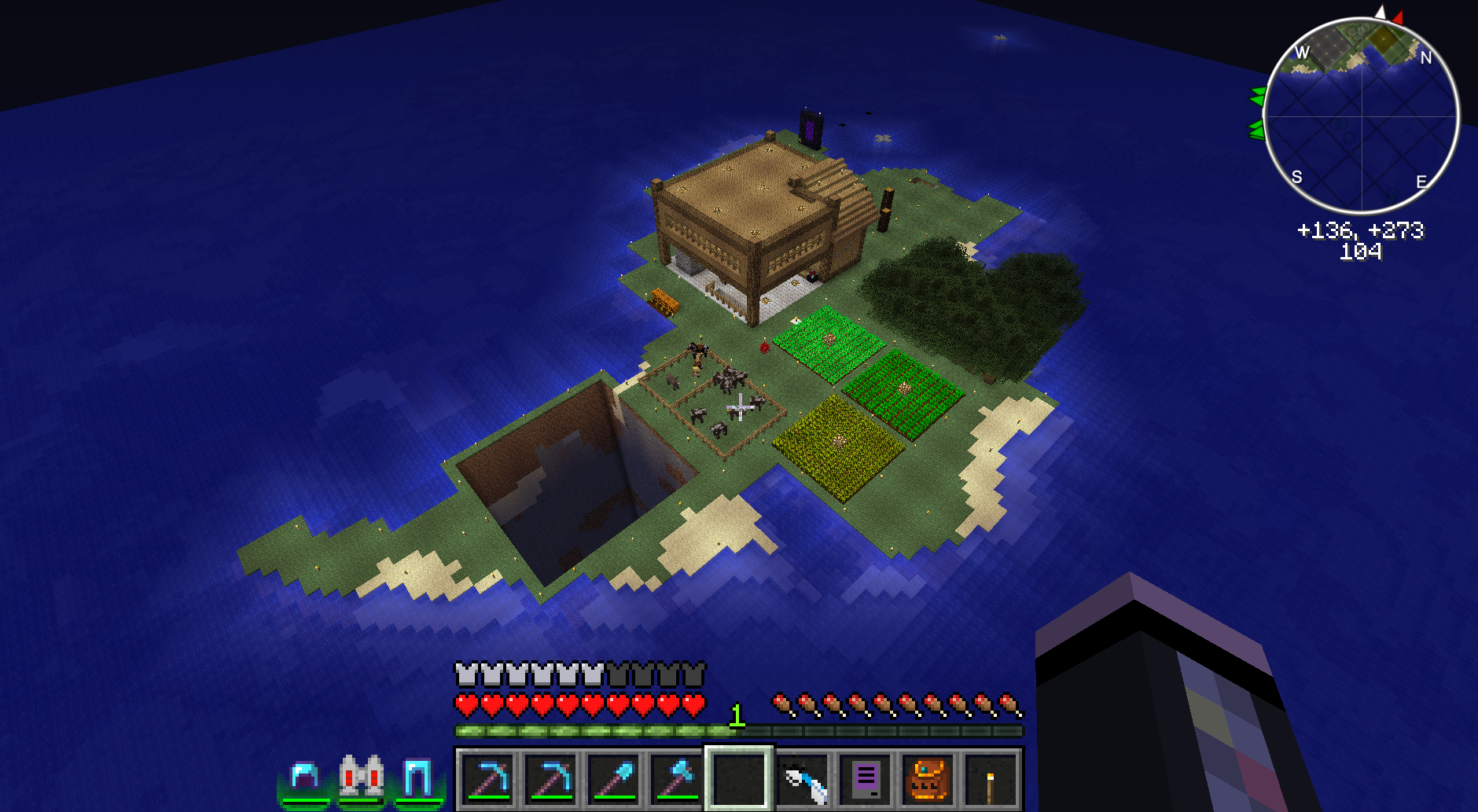Select the feather item in the hotbar
The width and height of the screenshot is (1478, 812).
click(x=803, y=779)
